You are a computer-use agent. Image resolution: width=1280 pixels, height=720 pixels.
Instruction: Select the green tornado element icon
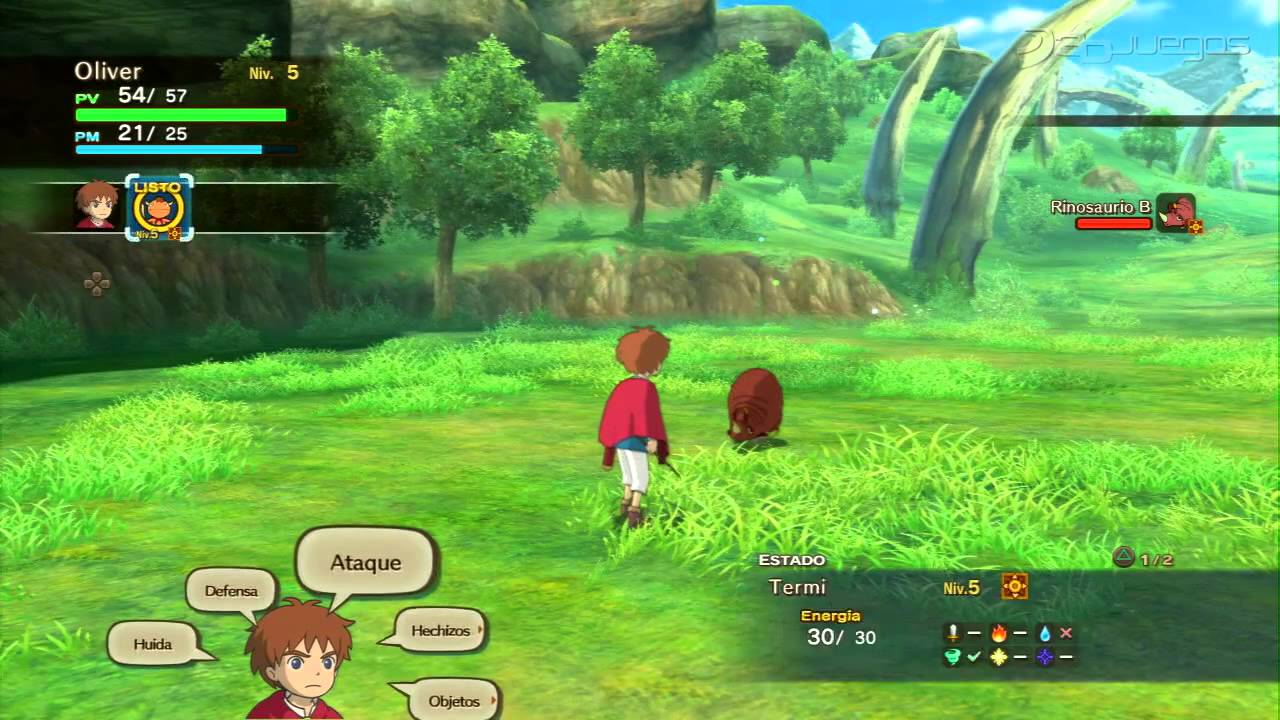click(951, 657)
